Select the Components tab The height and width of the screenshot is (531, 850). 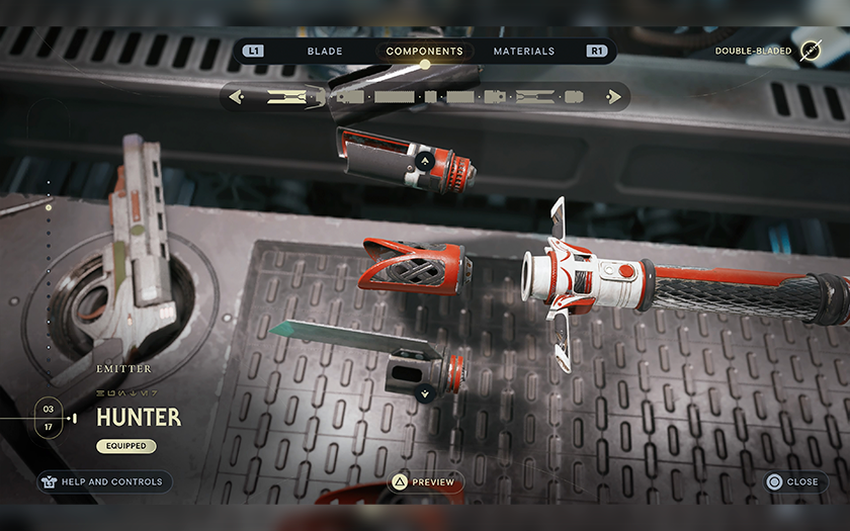[x=424, y=51]
